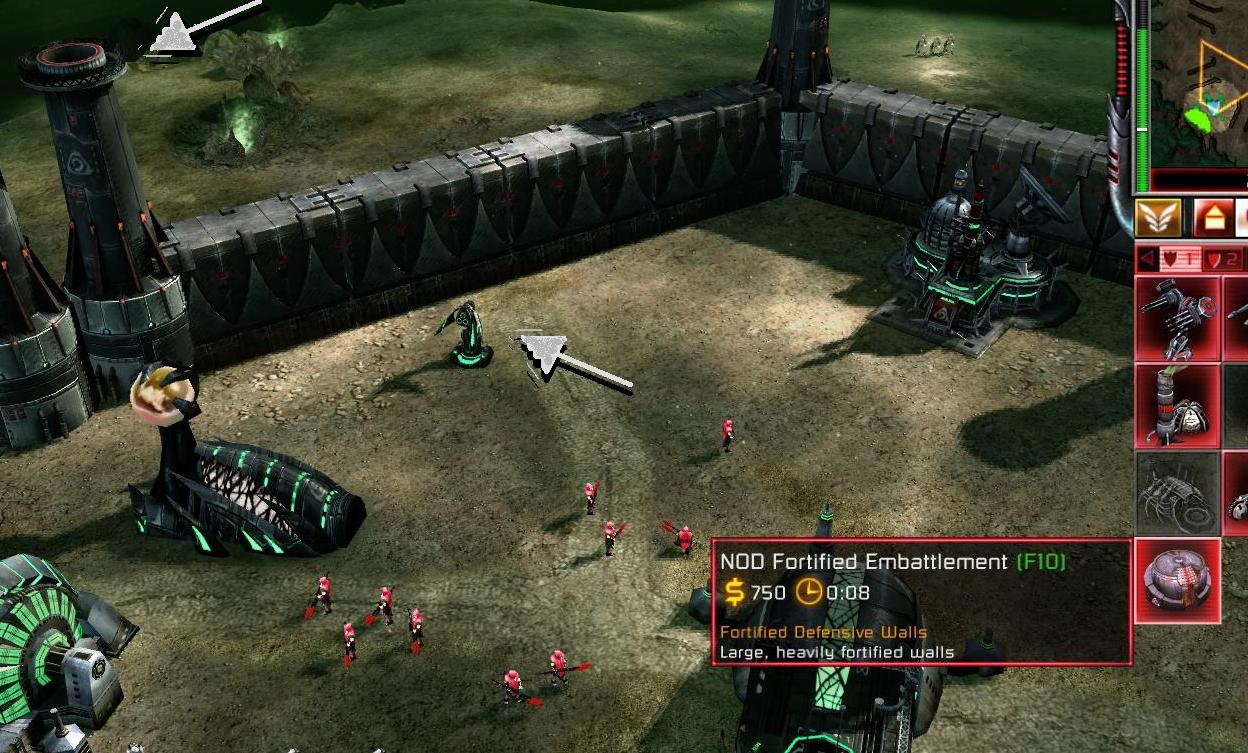Switch to support queue tab 2
The height and width of the screenshot is (753, 1248).
pyautogui.click(x=1222, y=260)
